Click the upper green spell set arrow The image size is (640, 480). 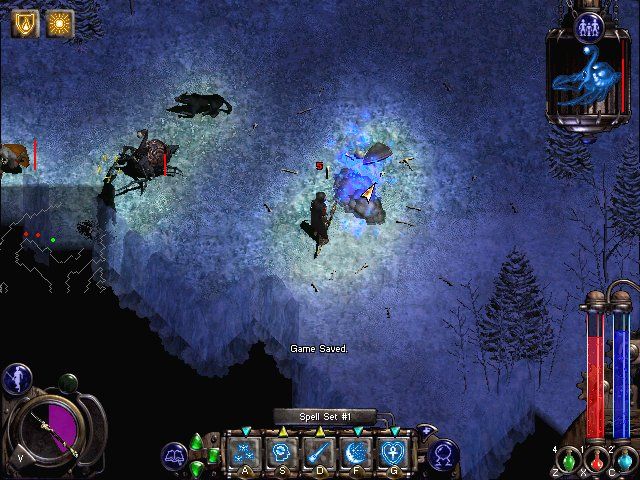[197, 441]
